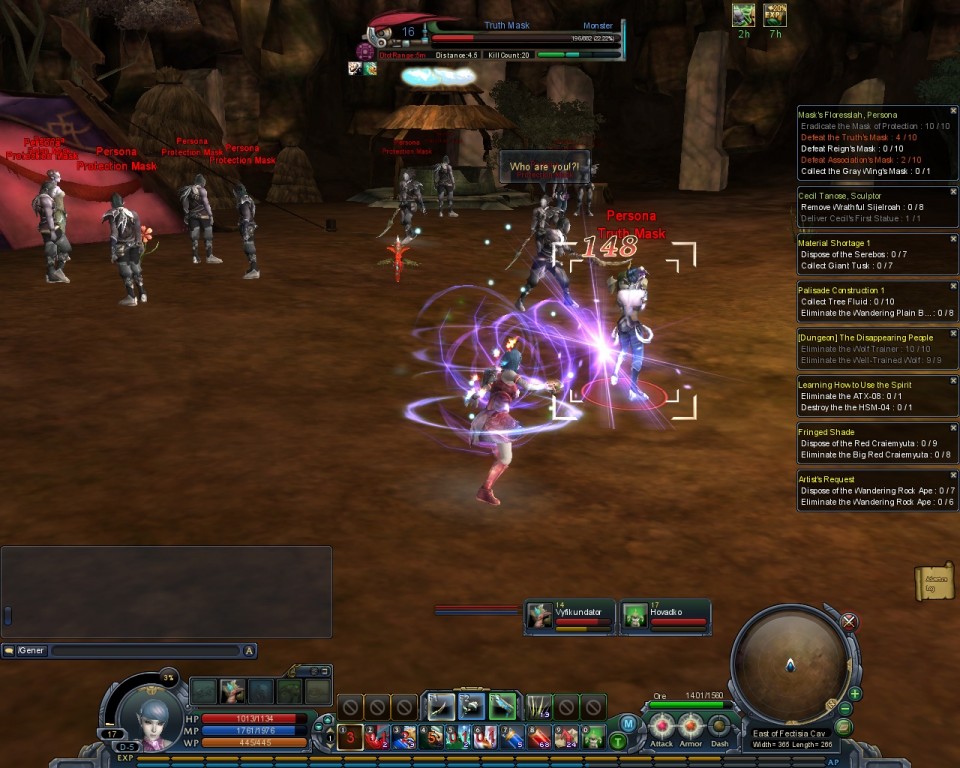
Task: Activate the Dash ore skill
Action: click(719, 726)
